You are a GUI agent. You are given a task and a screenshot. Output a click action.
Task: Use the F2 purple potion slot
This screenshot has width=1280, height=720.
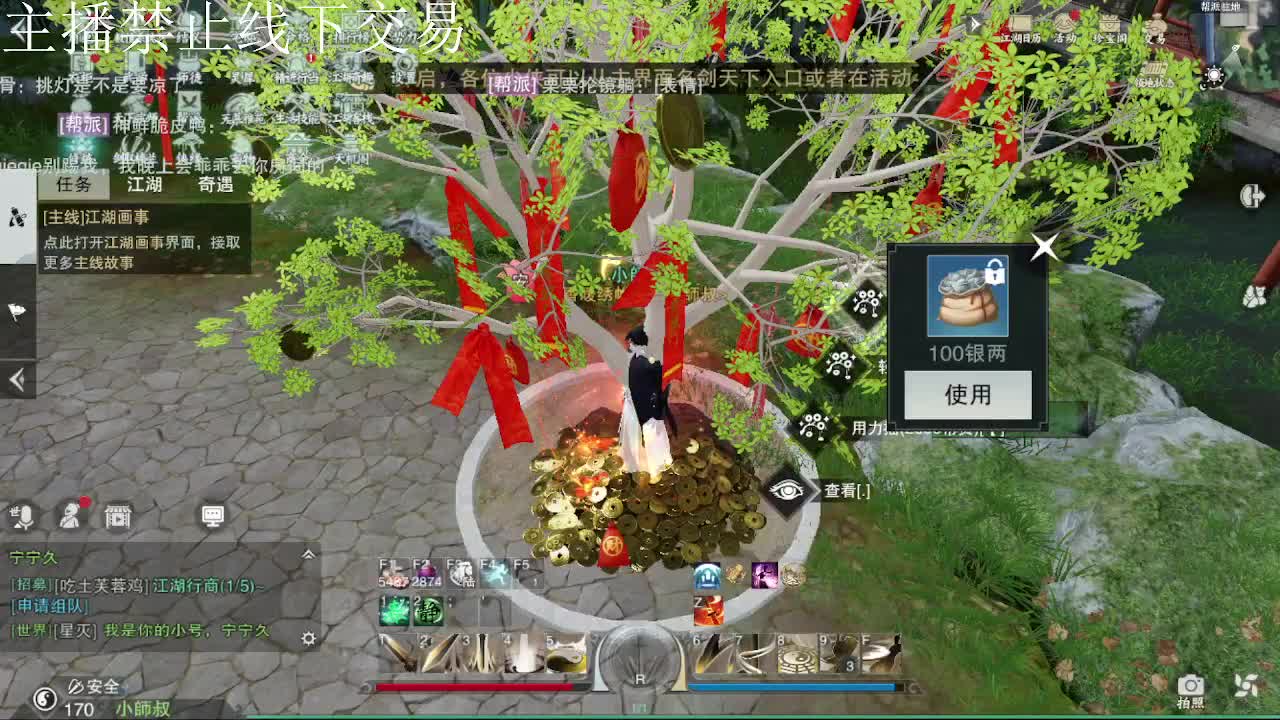427,574
